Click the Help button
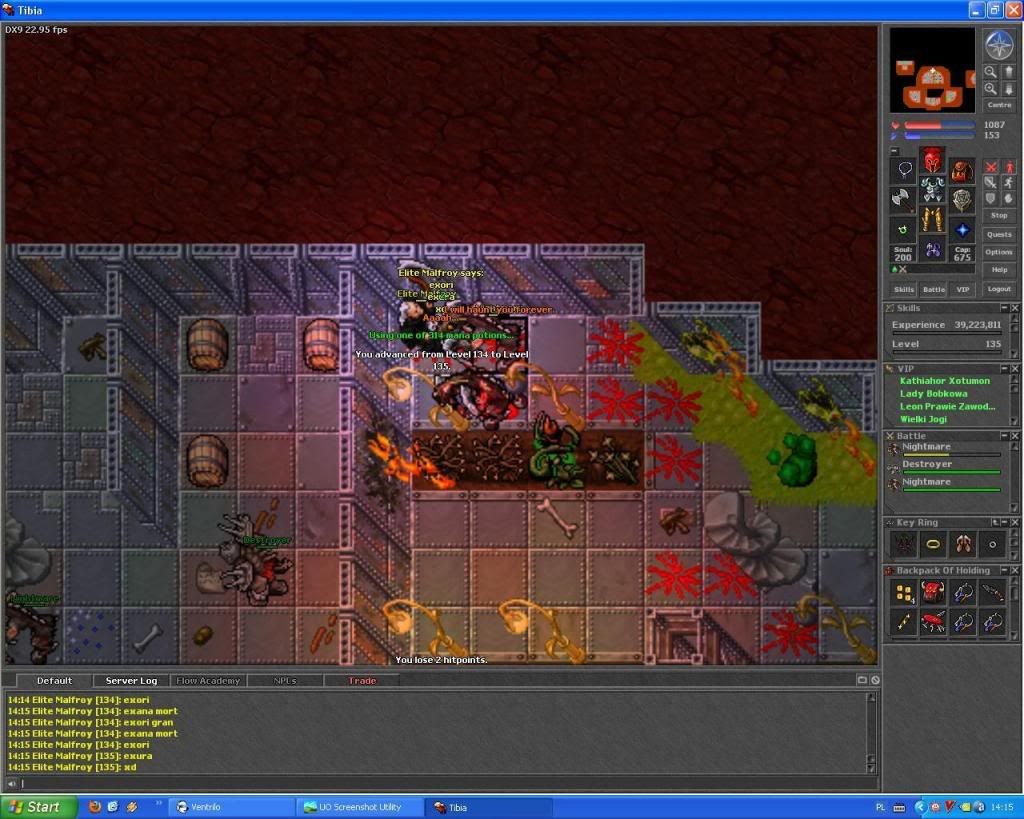 [998, 270]
